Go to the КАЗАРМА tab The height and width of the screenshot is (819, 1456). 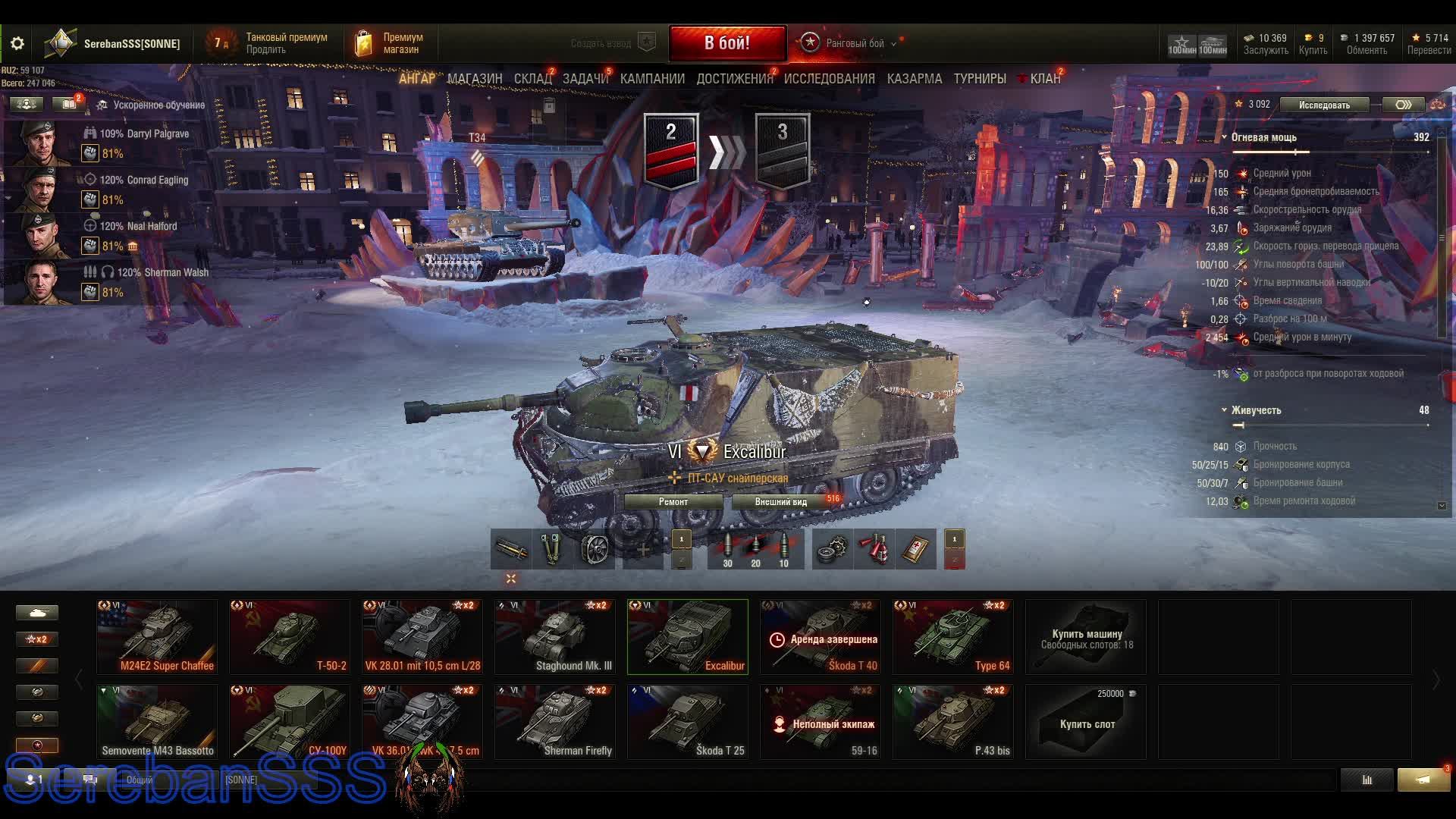(x=914, y=79)
